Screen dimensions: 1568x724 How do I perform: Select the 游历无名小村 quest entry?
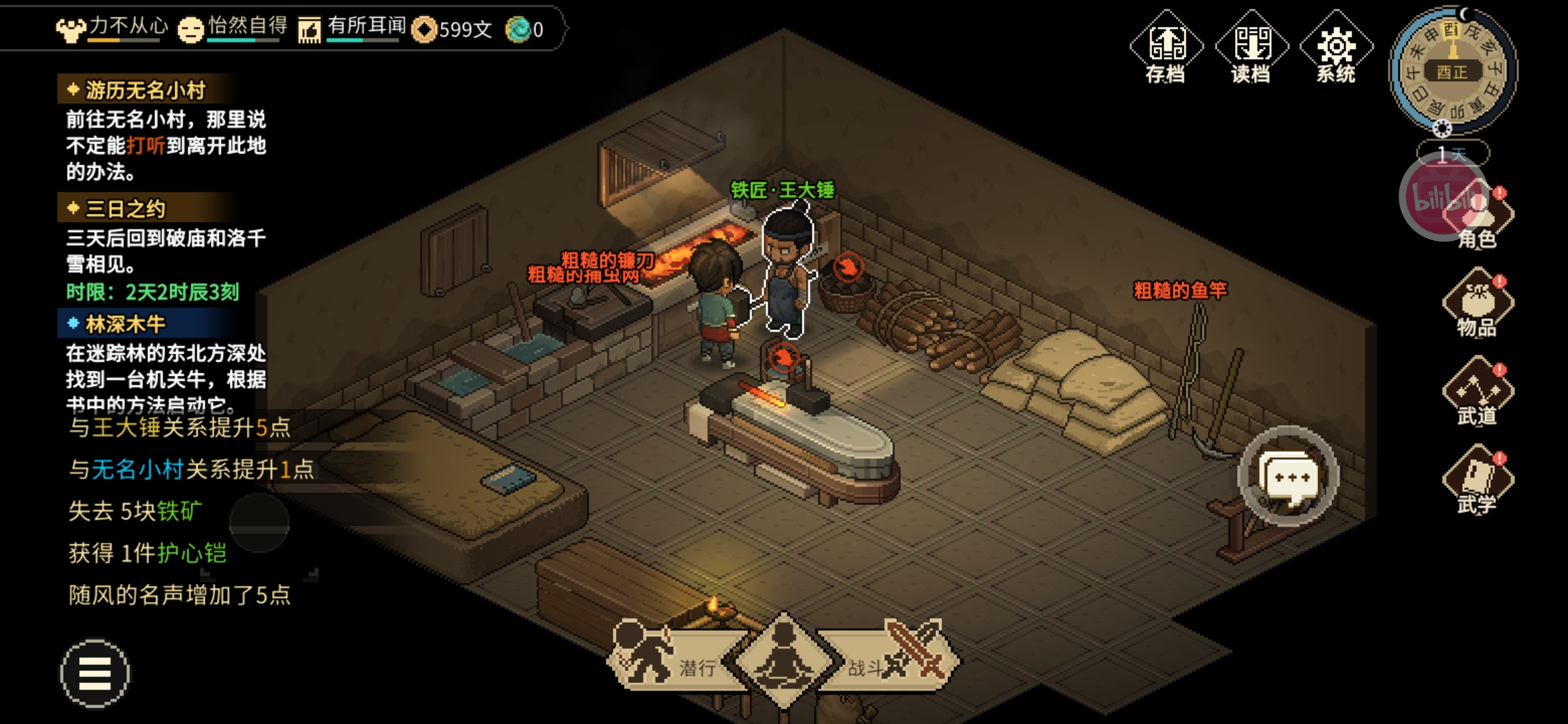click(145, 90)
